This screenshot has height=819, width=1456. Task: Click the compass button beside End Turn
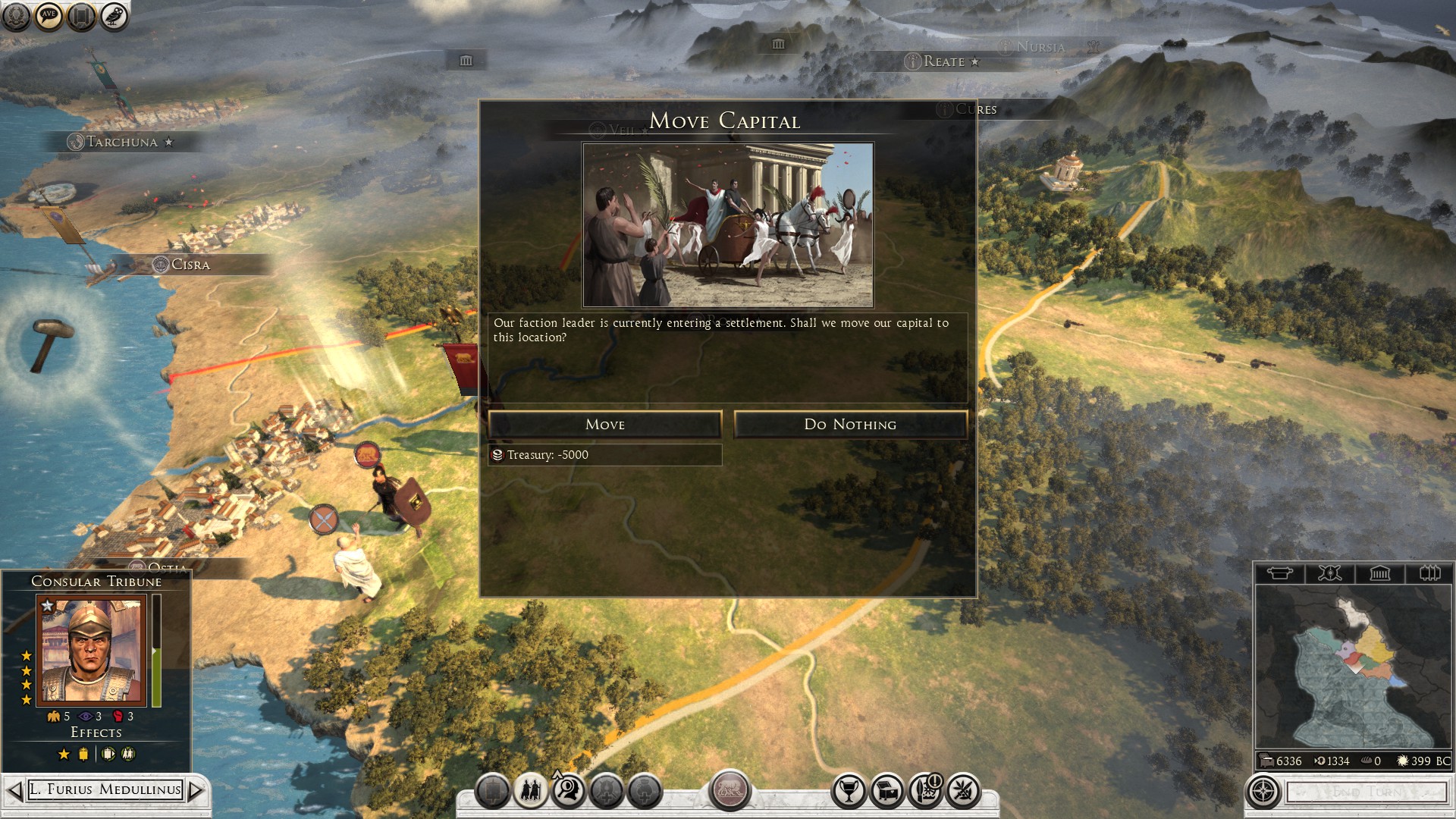pyautogui.click(x=1263, y=792)
